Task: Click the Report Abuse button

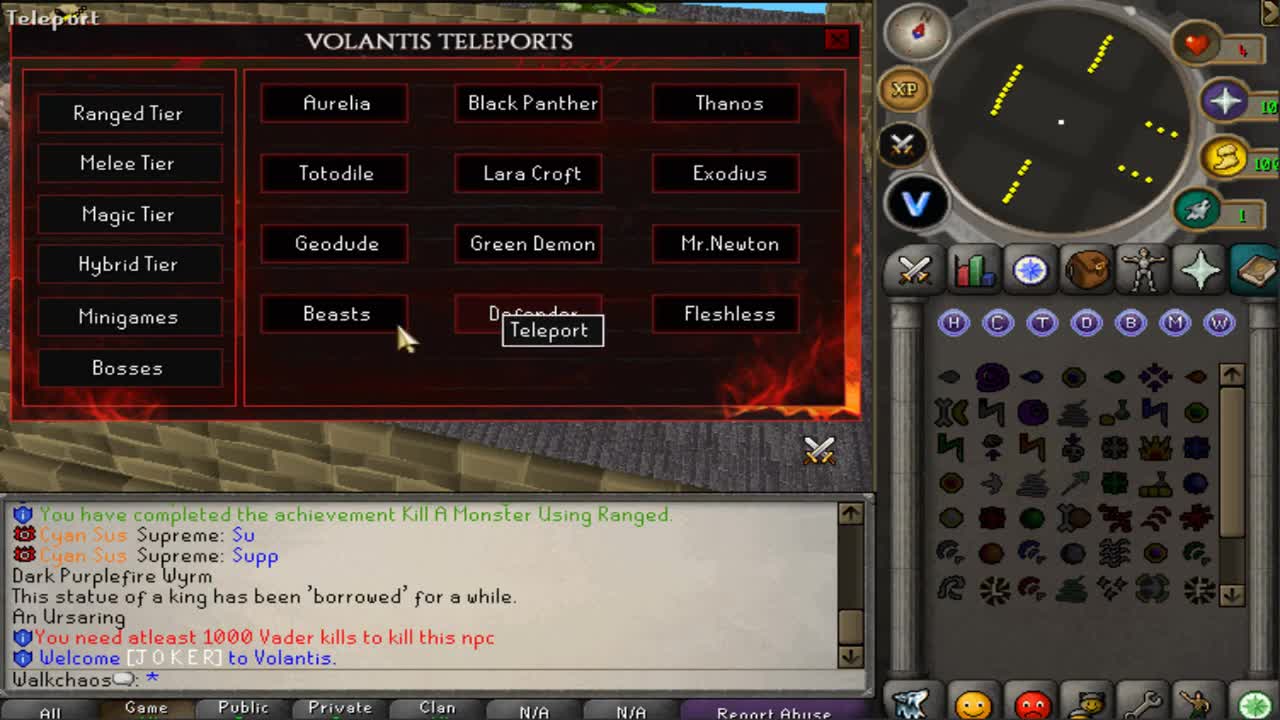Action: tap(773, 712)
